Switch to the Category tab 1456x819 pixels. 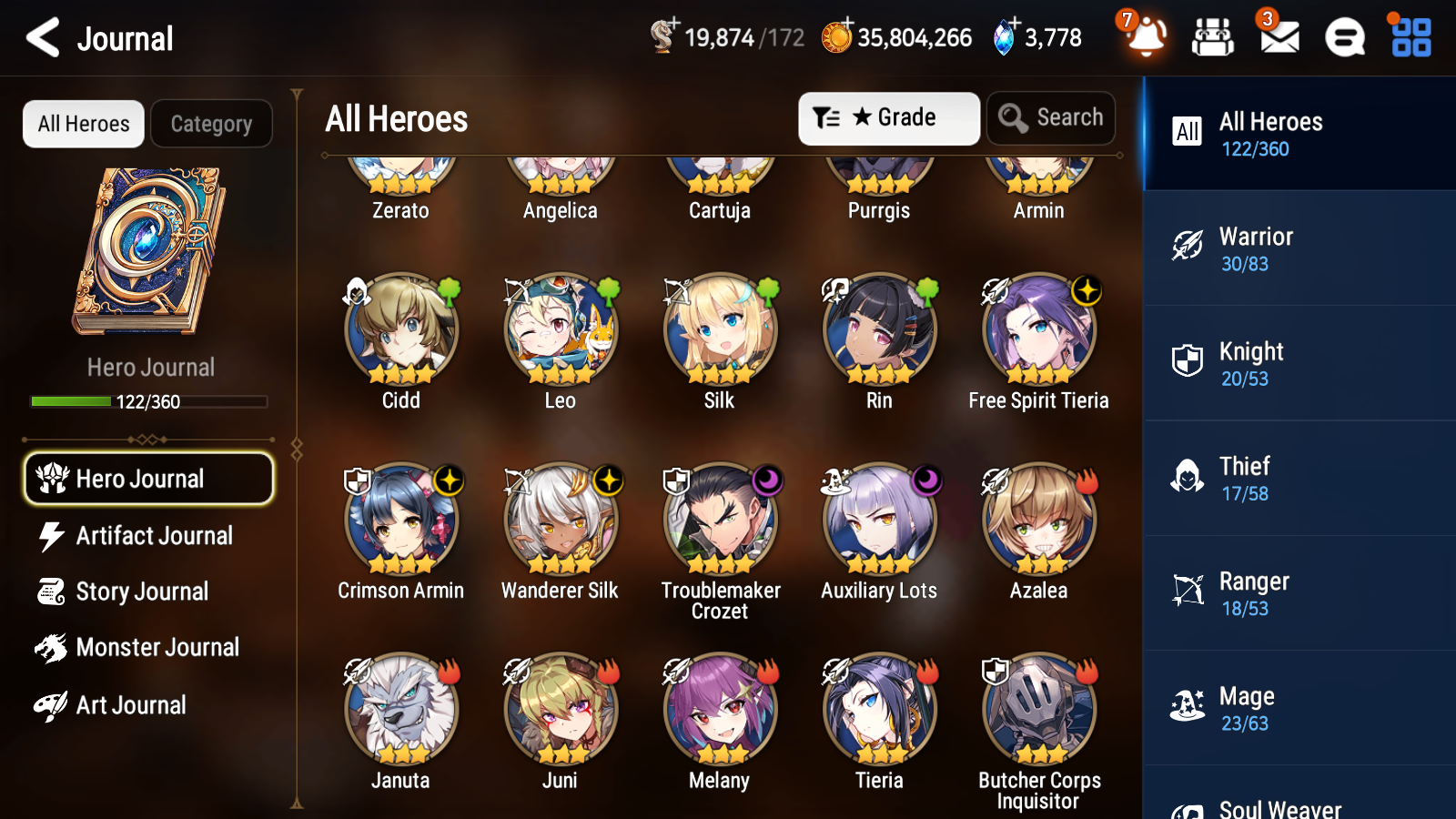[211, 124]
